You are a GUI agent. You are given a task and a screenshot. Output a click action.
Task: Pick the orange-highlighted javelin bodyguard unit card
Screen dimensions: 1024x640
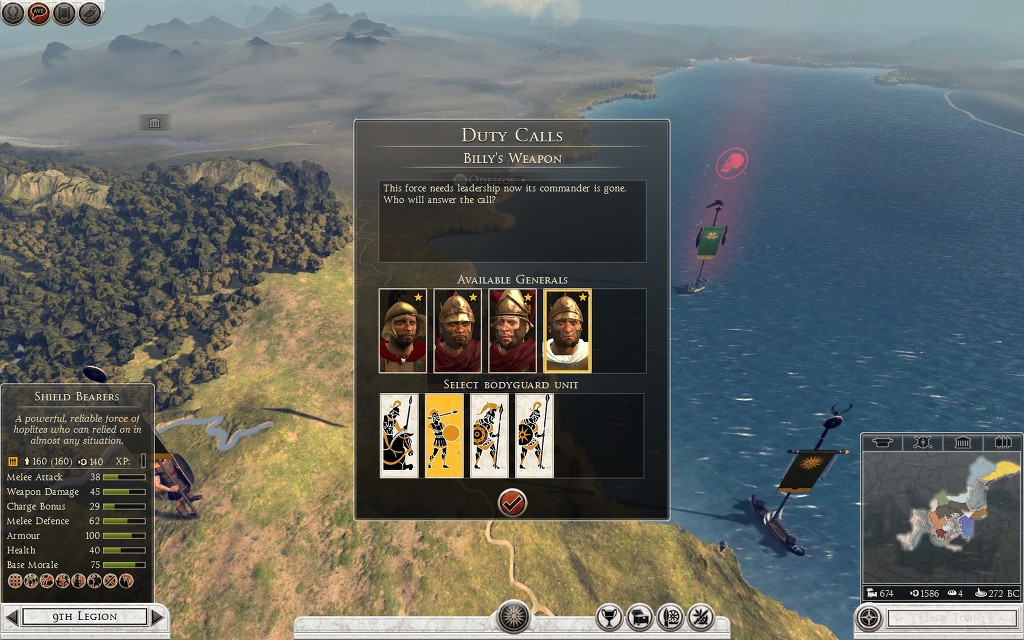pyautogui.click(x=444, y=435)
